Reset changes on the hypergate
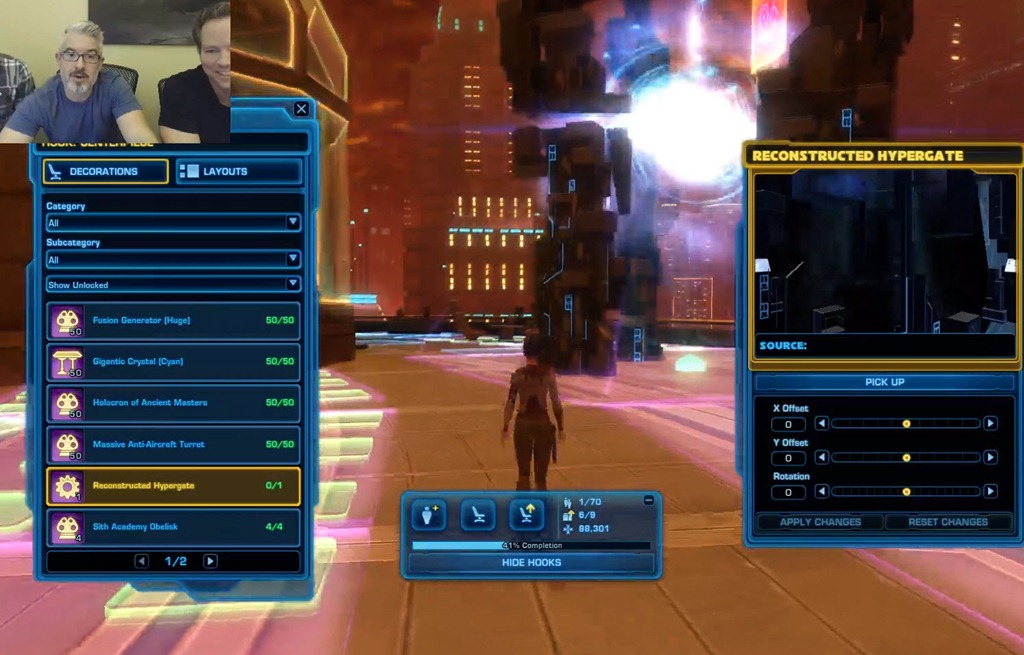 pos(948,522)
